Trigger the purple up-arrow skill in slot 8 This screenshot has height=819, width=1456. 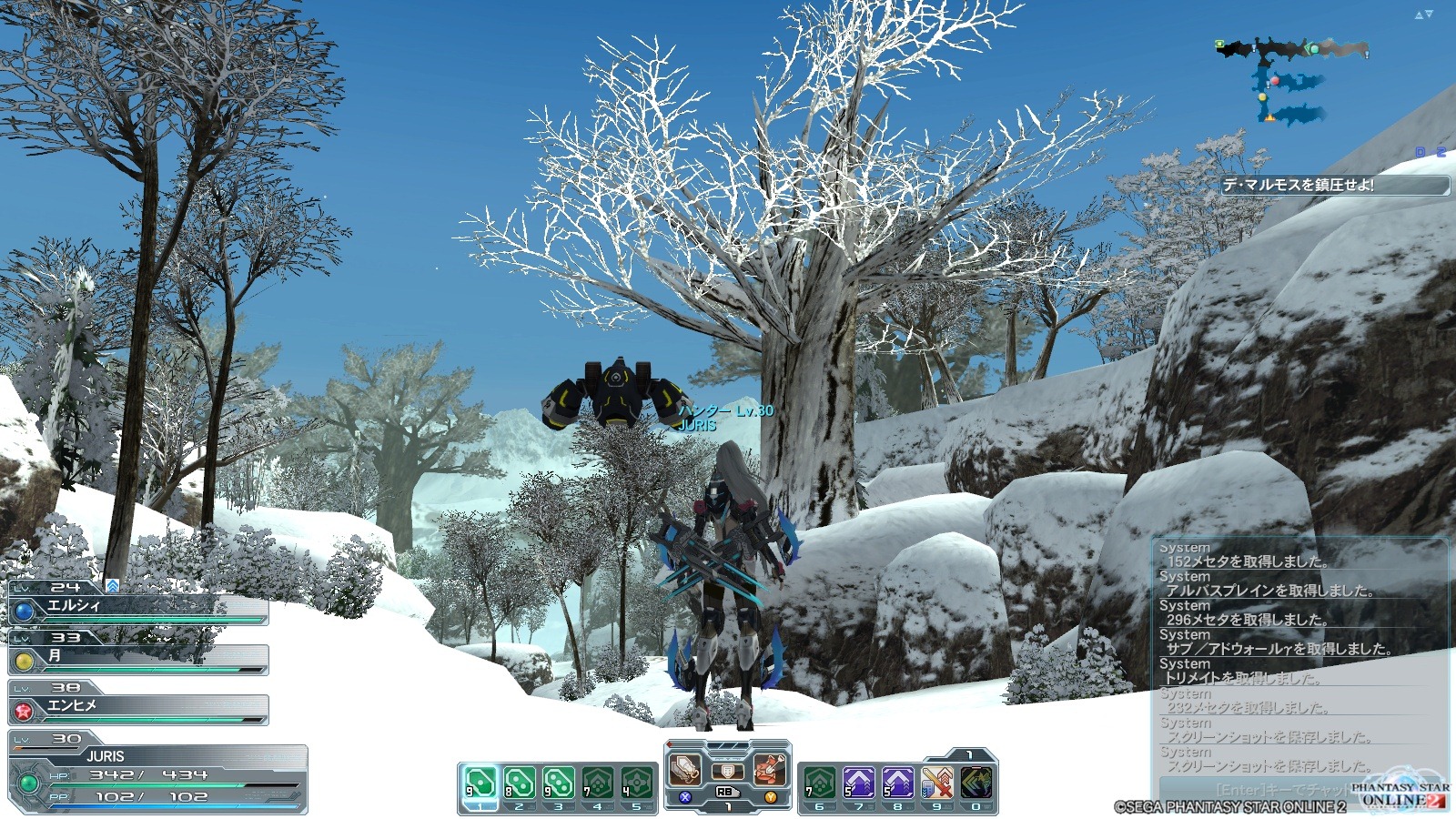tap(897, 783)
